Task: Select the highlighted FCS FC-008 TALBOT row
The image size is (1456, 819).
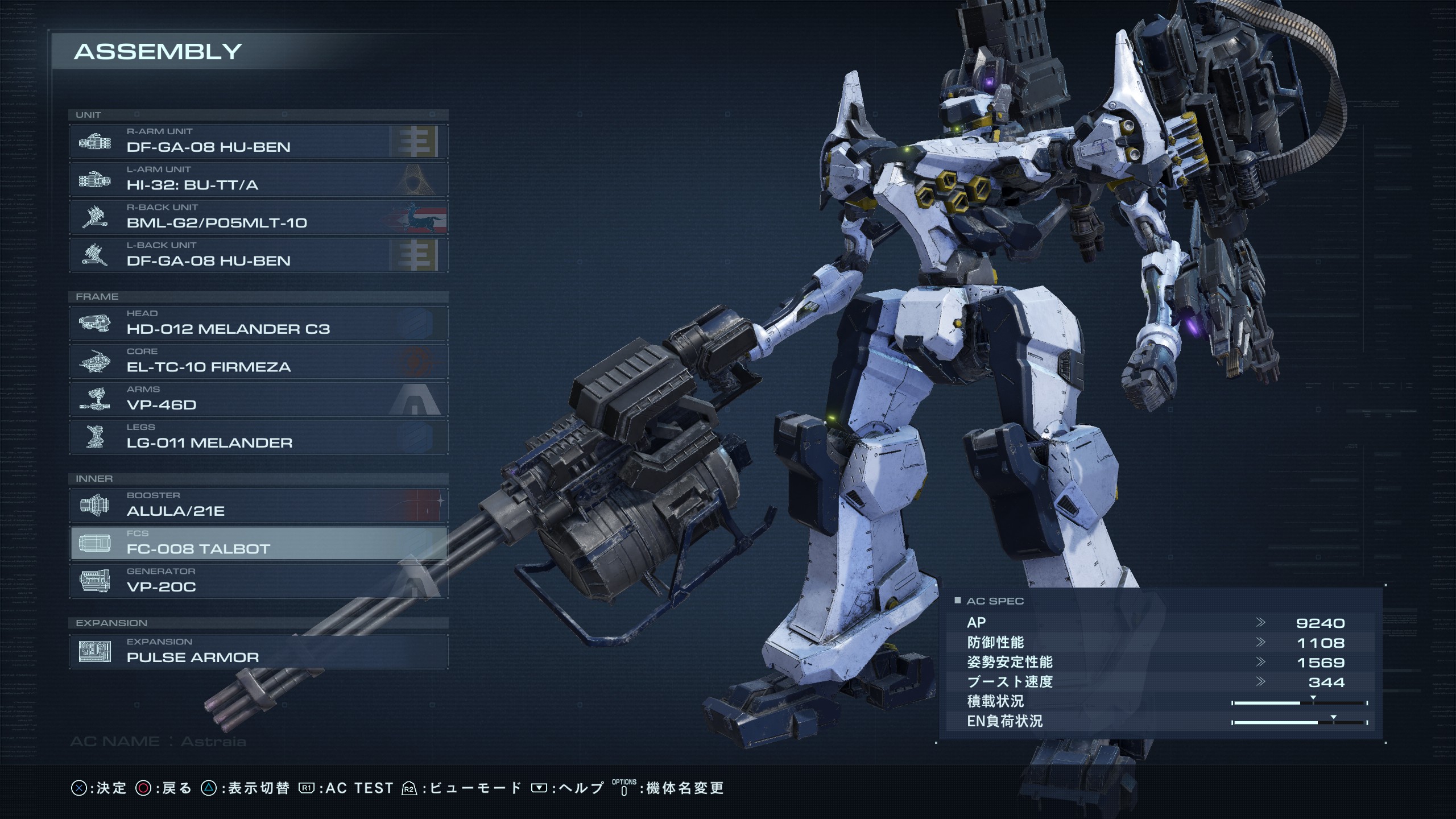Action: [x=259, y=543]
